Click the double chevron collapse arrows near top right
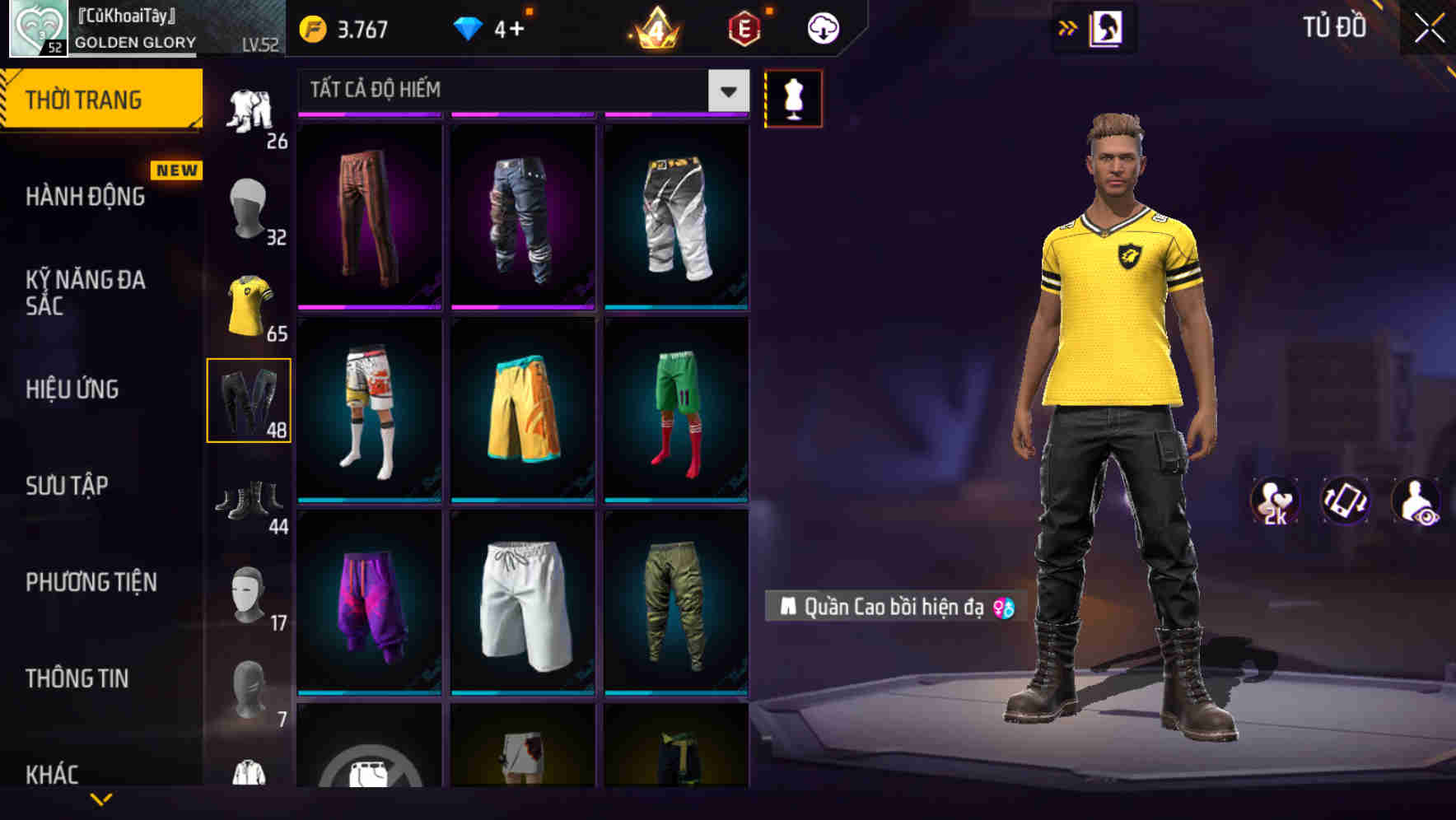The image size is (1456, 820). [x=1068, y=27]
